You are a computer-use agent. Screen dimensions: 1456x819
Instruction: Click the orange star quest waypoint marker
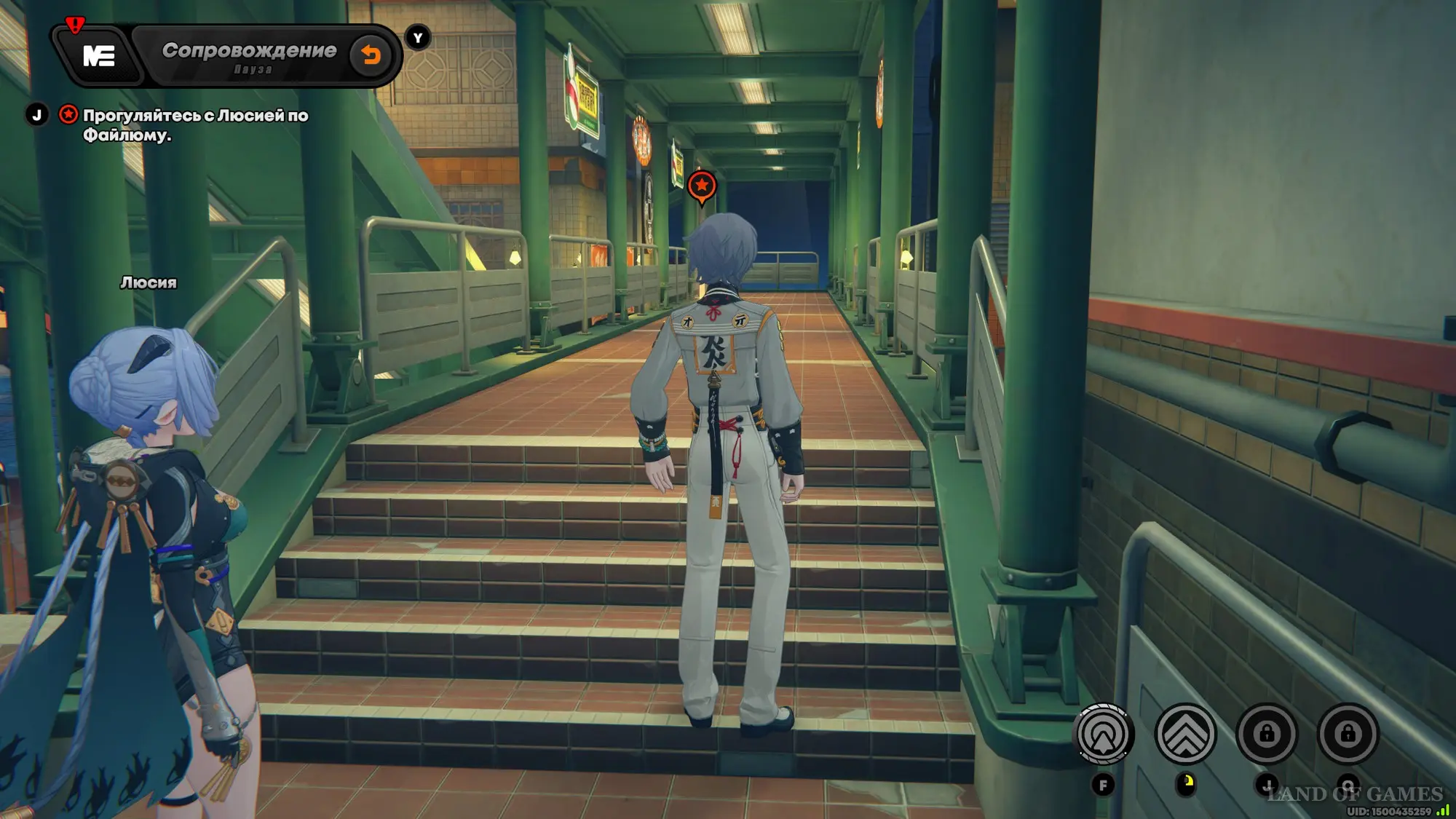pos(702,186)
